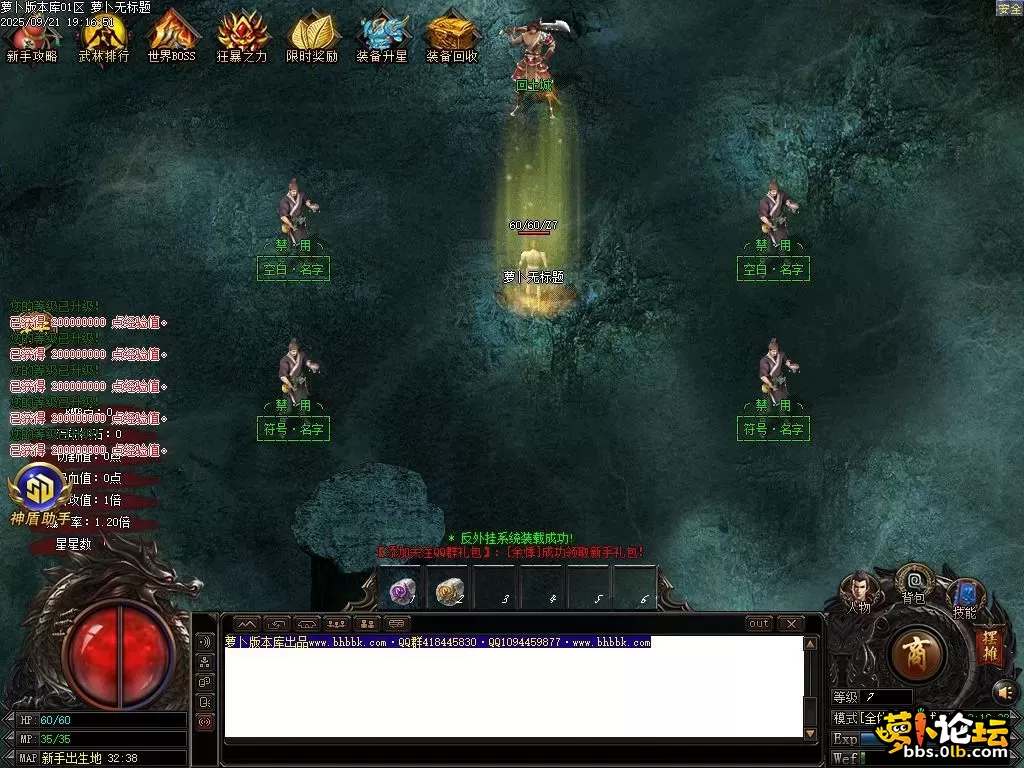Open the 神盾助手 assistant

pyautogui.click(x=39, y=490)
